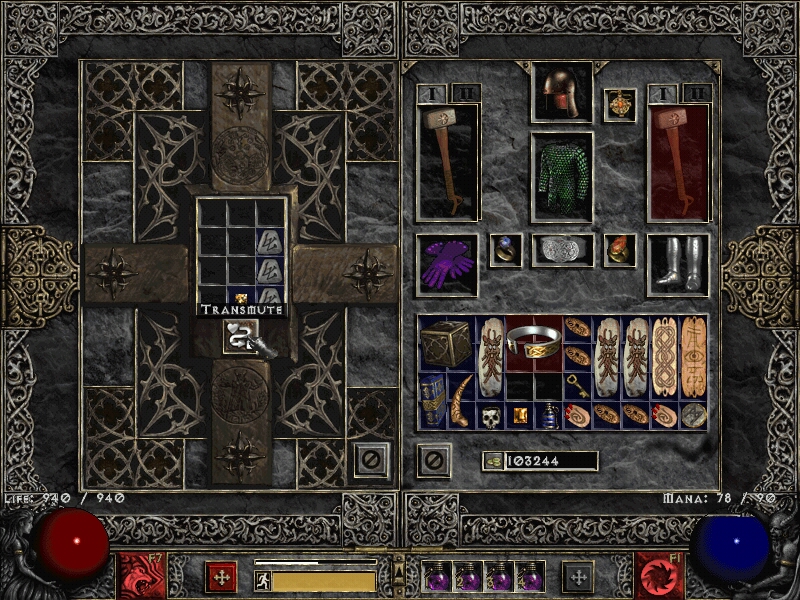Select the ring with the blue gem
The width and height of the screenshot is (800, 600).
point(505,250)
